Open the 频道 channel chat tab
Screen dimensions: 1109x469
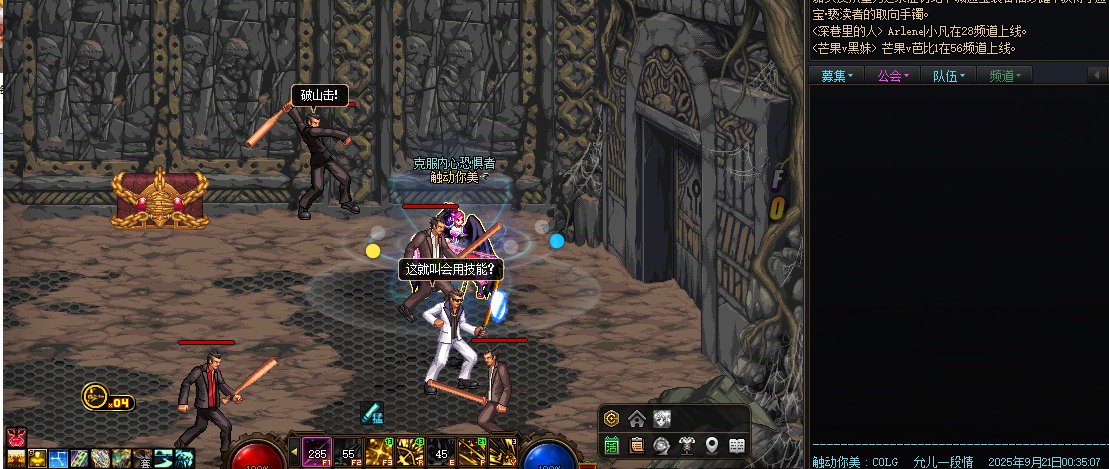tap(1005, 76)
